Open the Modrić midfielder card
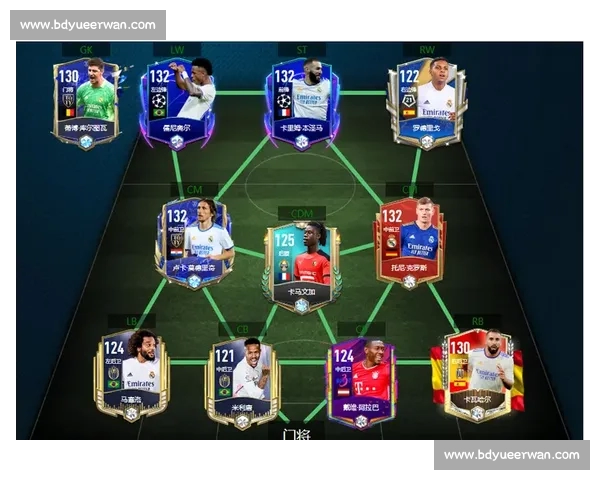This screenshot has height=480, width=600. click(x=194, y=243)
